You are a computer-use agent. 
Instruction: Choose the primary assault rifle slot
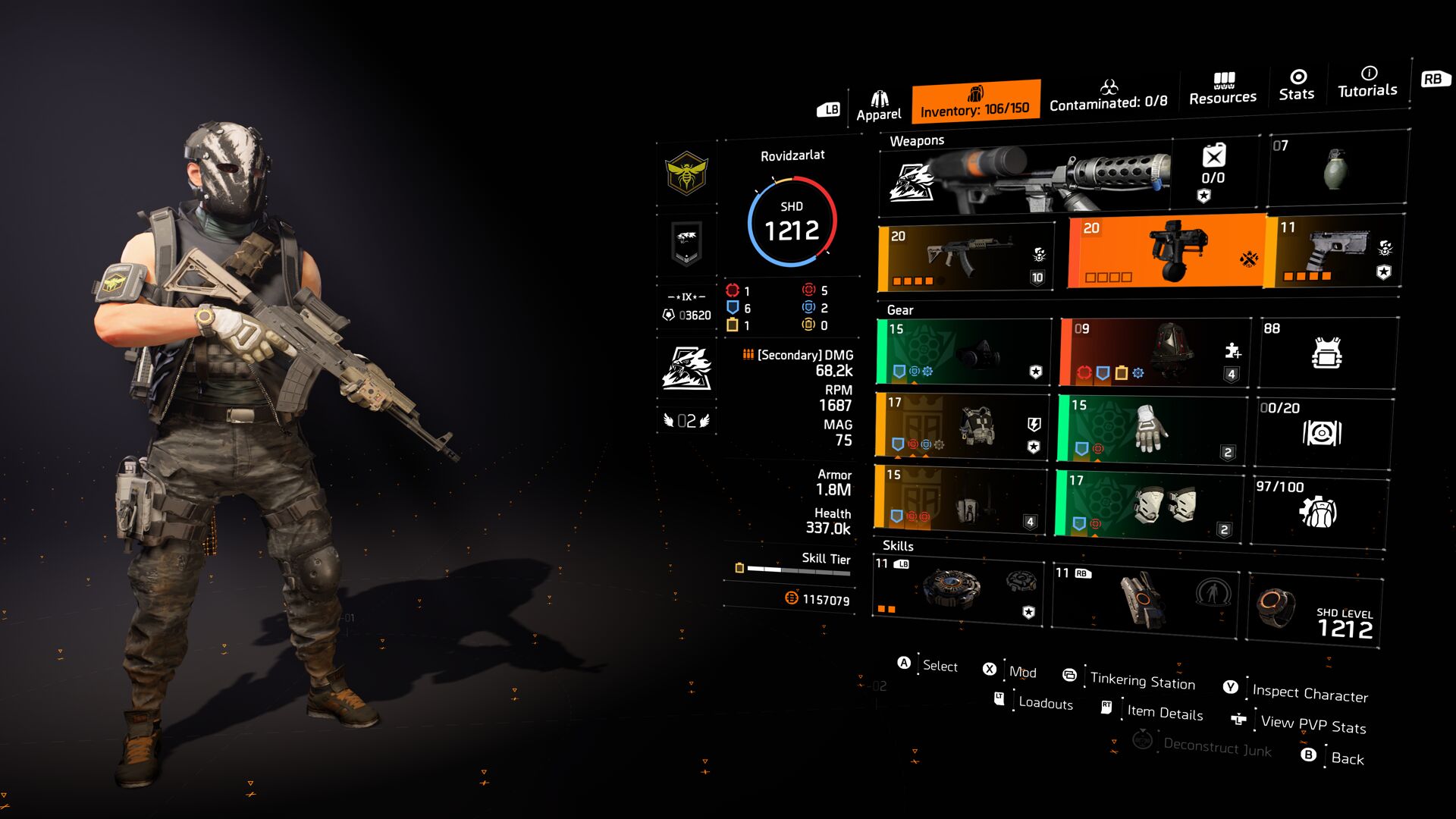click(966, 257)
